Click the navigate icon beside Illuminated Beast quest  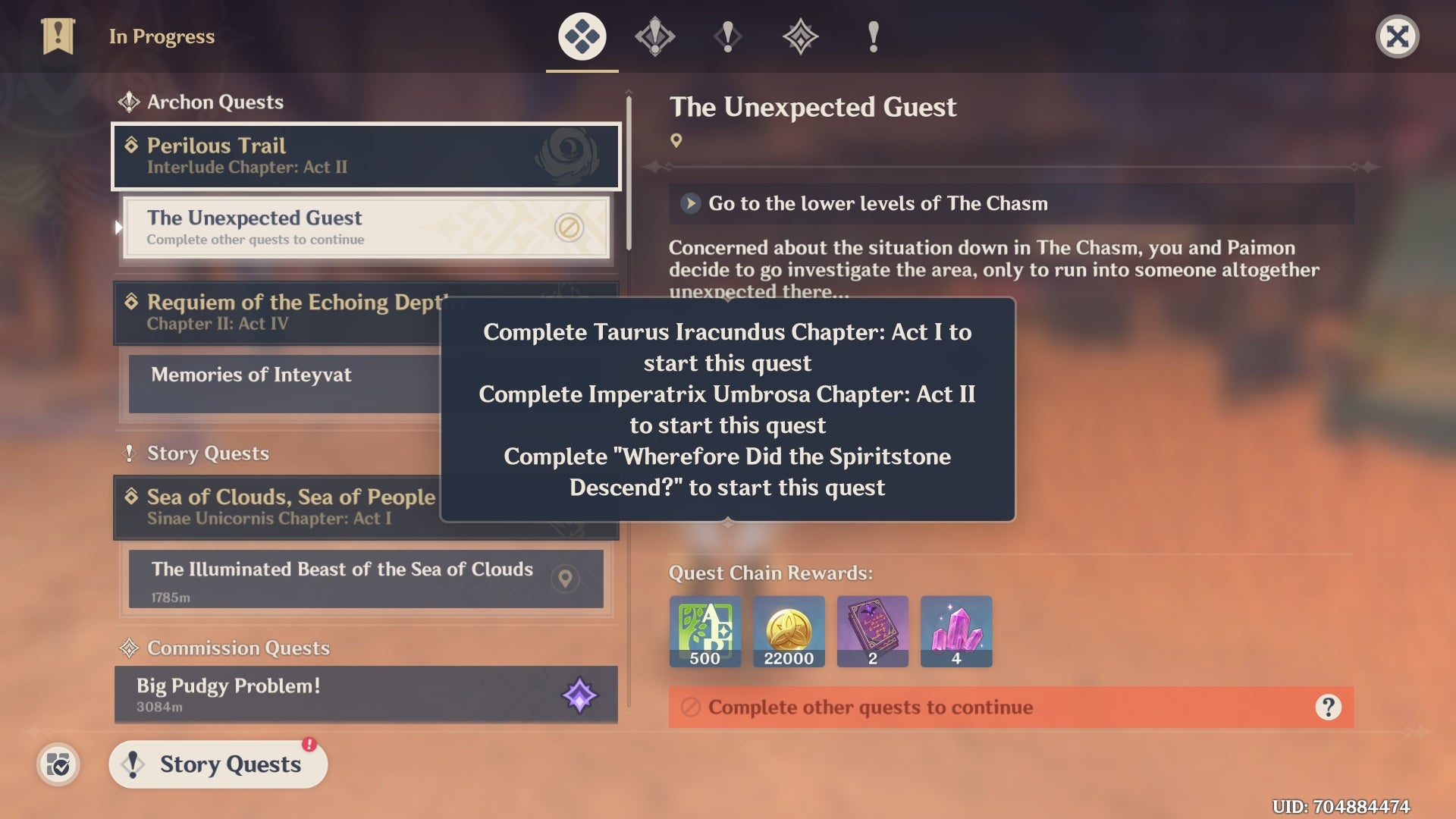(565, 579)
